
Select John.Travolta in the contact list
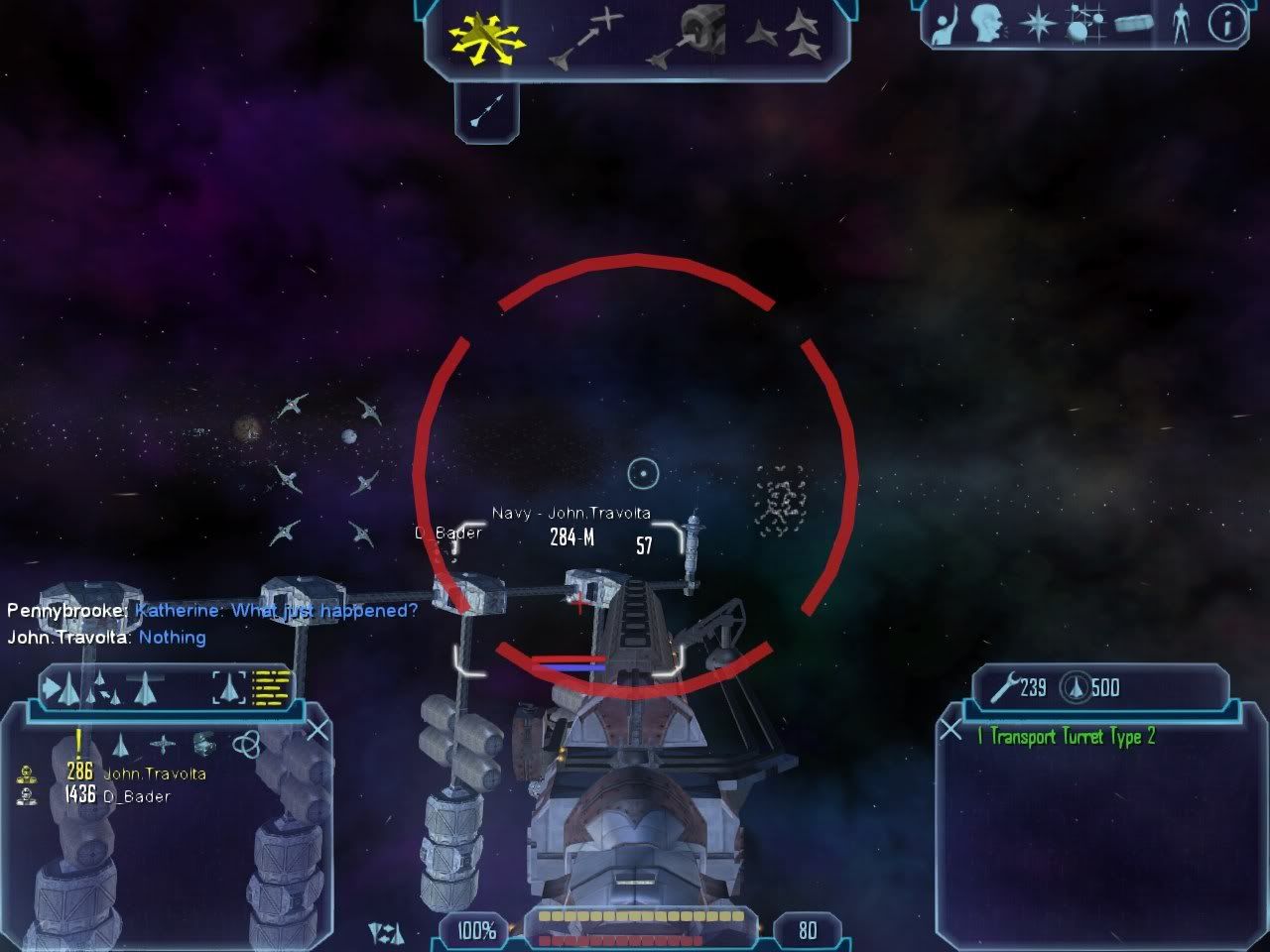click(154, 773)
